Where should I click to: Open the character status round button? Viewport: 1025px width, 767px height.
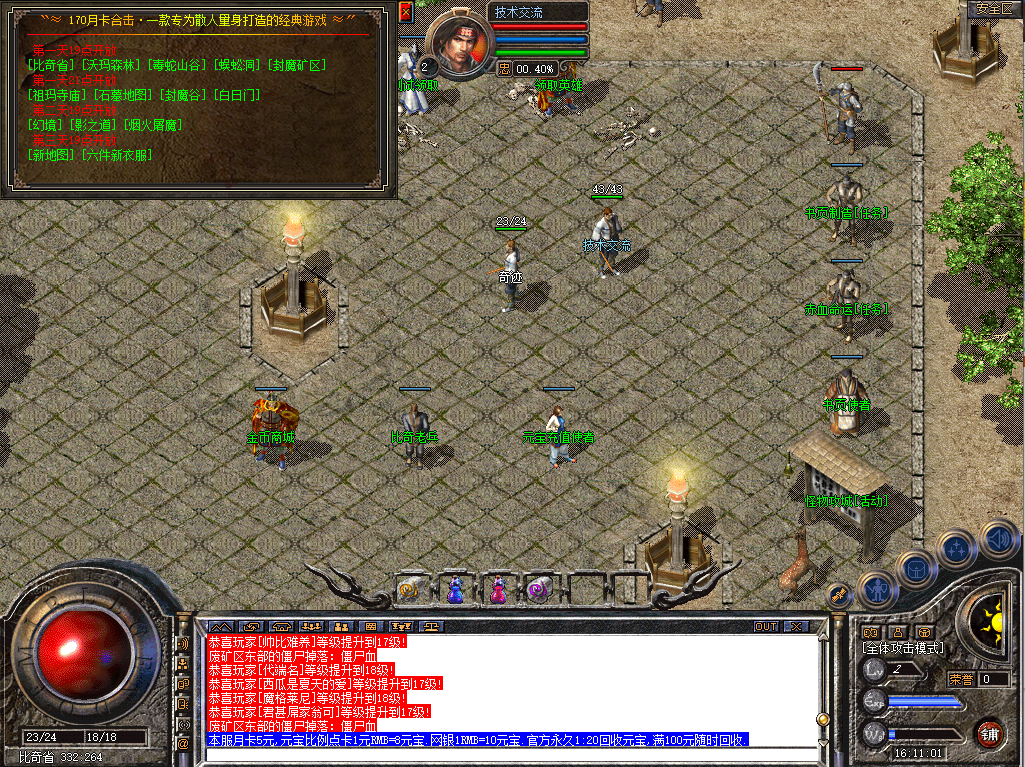(877, 589)
